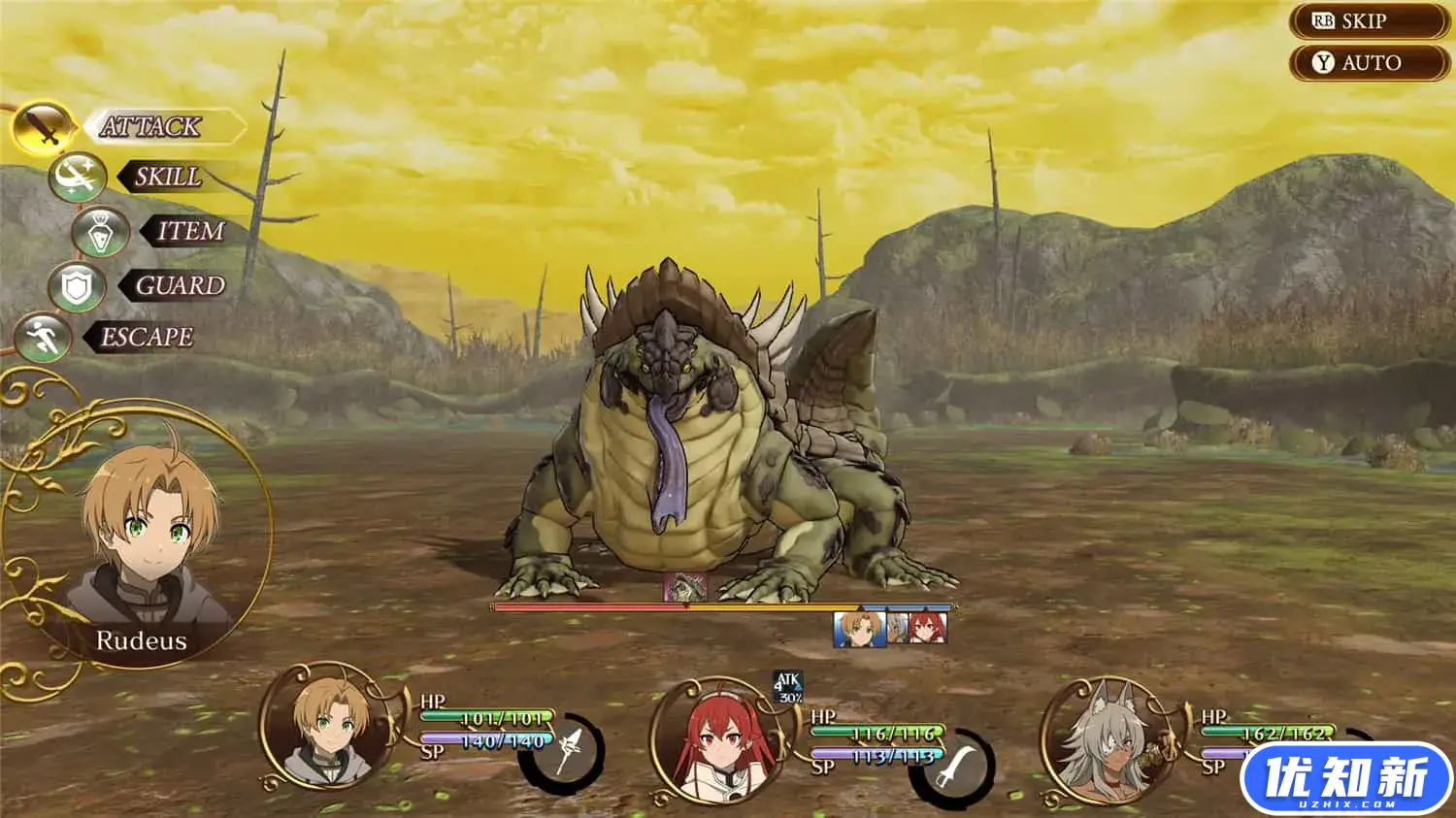The height and width of the screenshot is (818, 1456).
Task: Choose ESCAPE to flee battle
Action: tap(147, 337)
